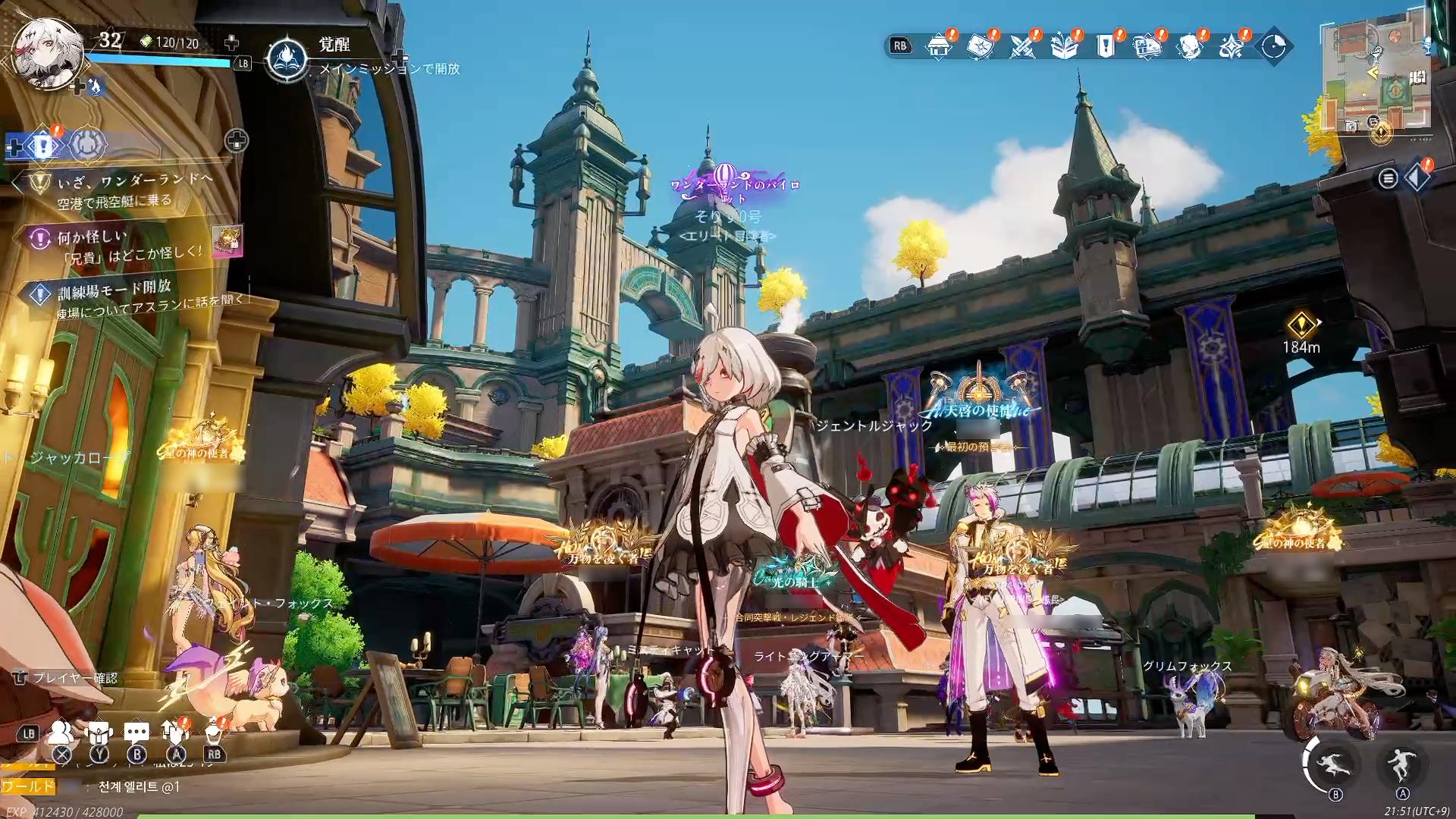Viewport: 1456px width, 819px height.
Task: Open the minimap
Action: [x=1375, y=78]
